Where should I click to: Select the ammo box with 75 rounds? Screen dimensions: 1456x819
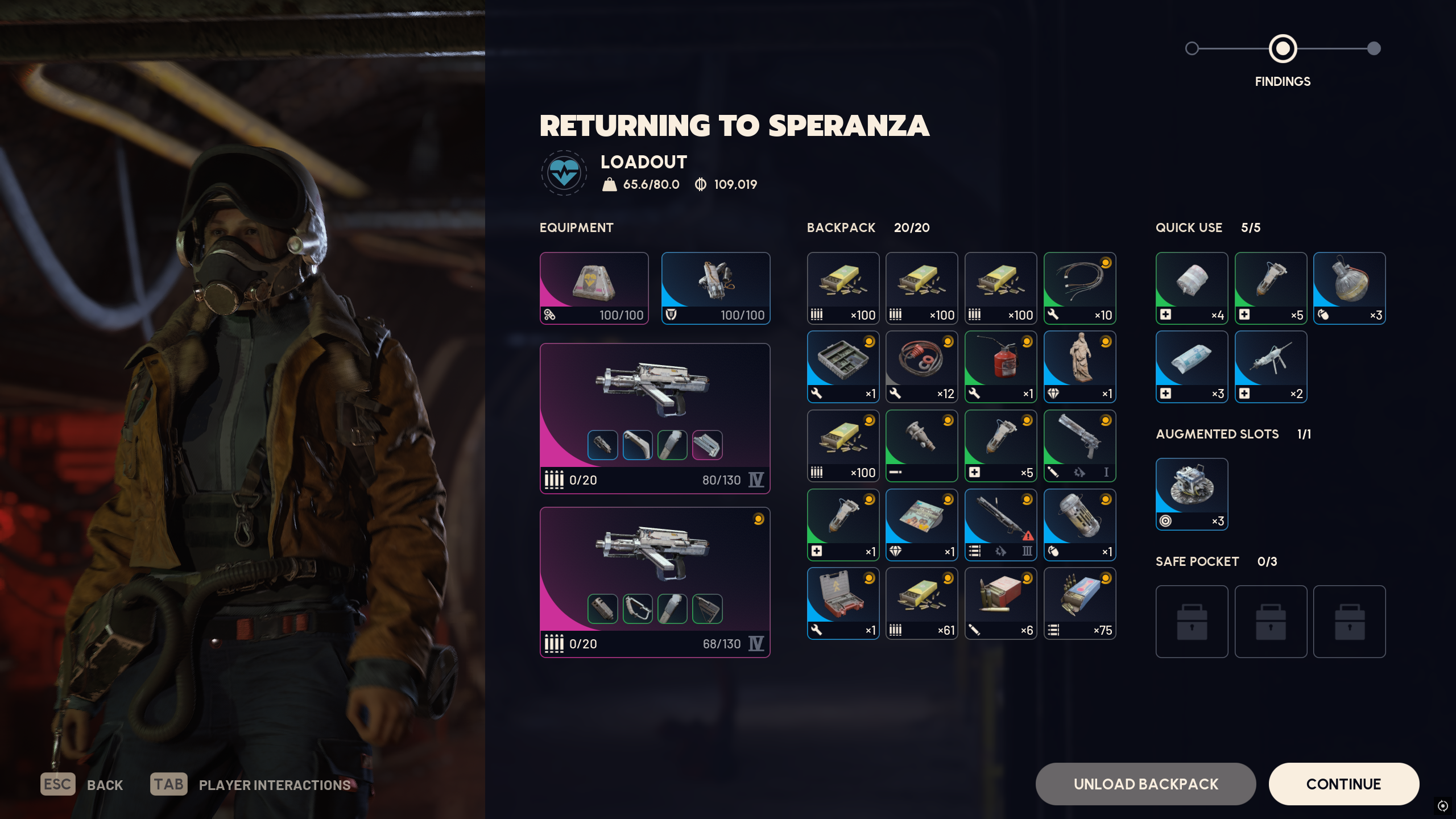coord(1079,603)
